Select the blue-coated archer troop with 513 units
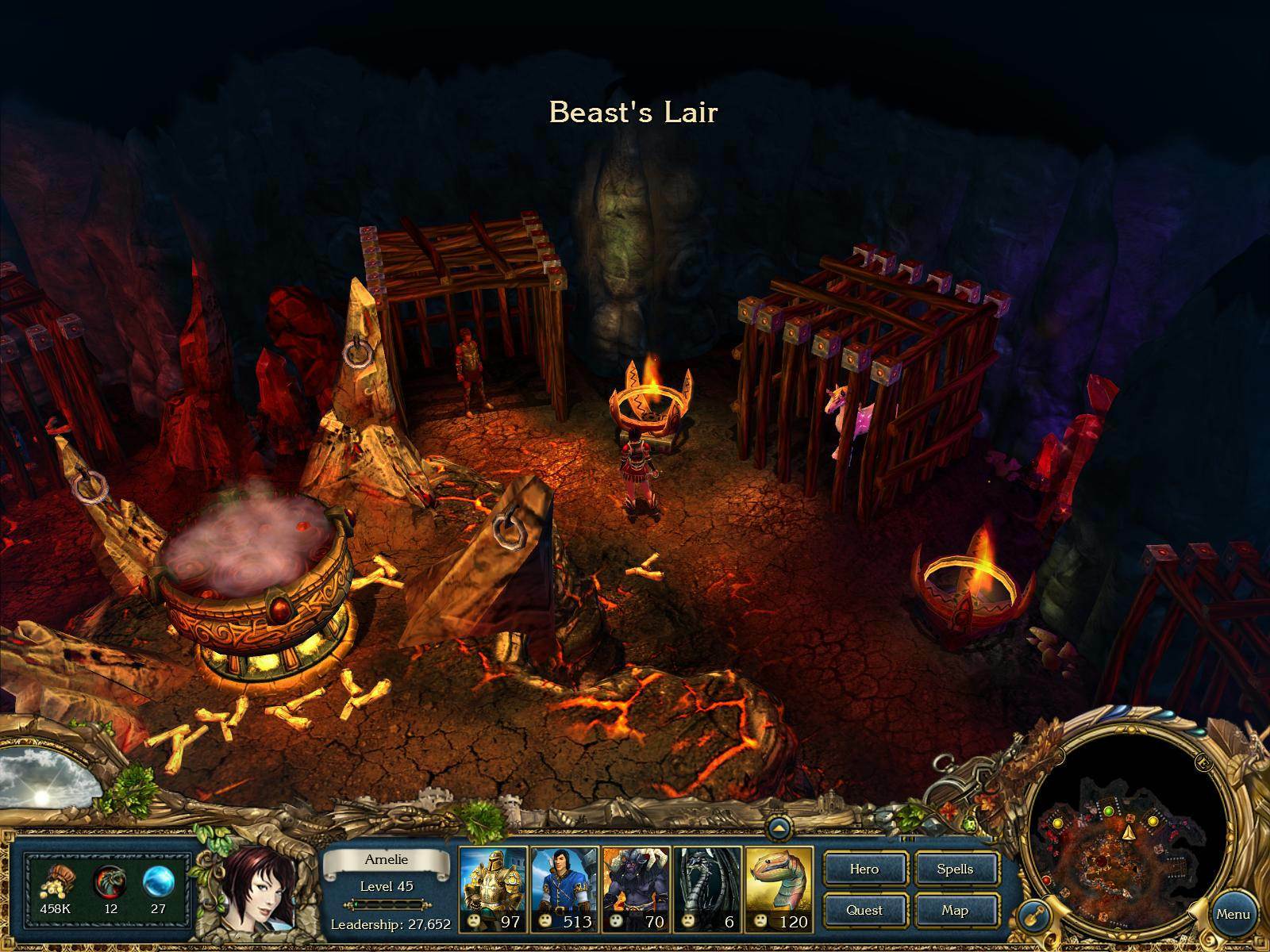1270x952 pixels. (564, 889)
